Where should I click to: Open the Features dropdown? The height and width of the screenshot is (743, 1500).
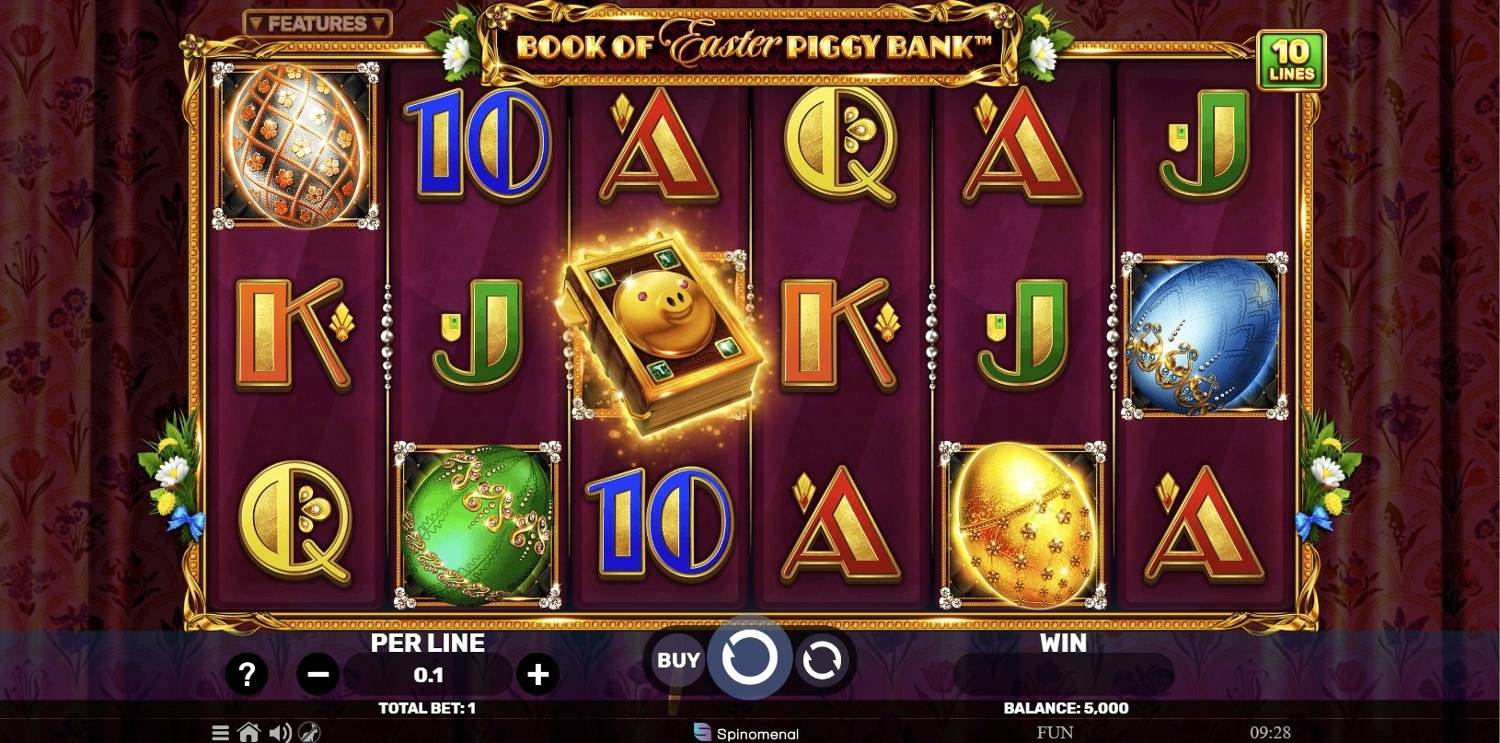(x=317, y=23)
